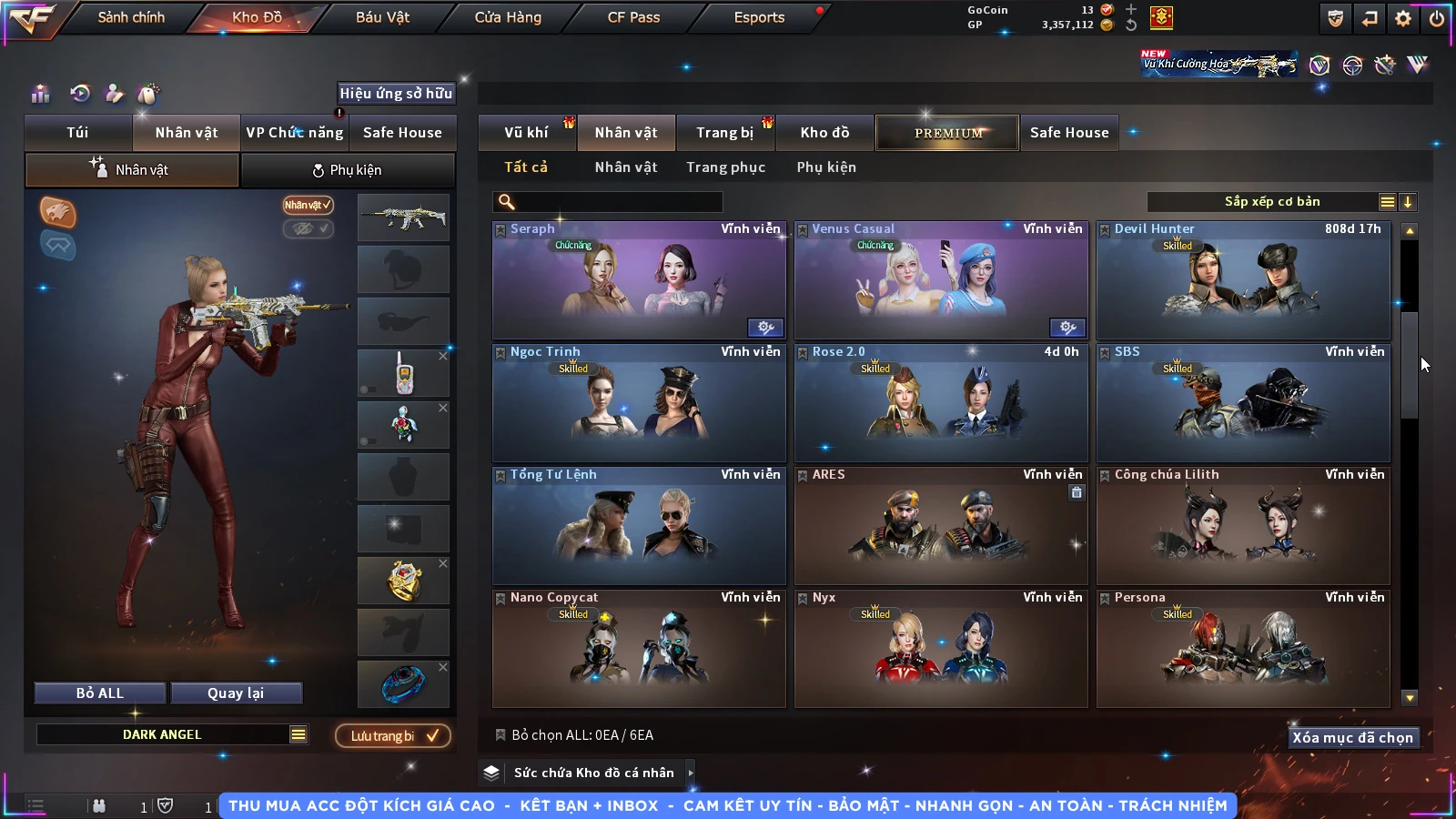The image size is (1456, 819).
Task: Save loadout with Lưu trang bị
Action: pos(393,736)
